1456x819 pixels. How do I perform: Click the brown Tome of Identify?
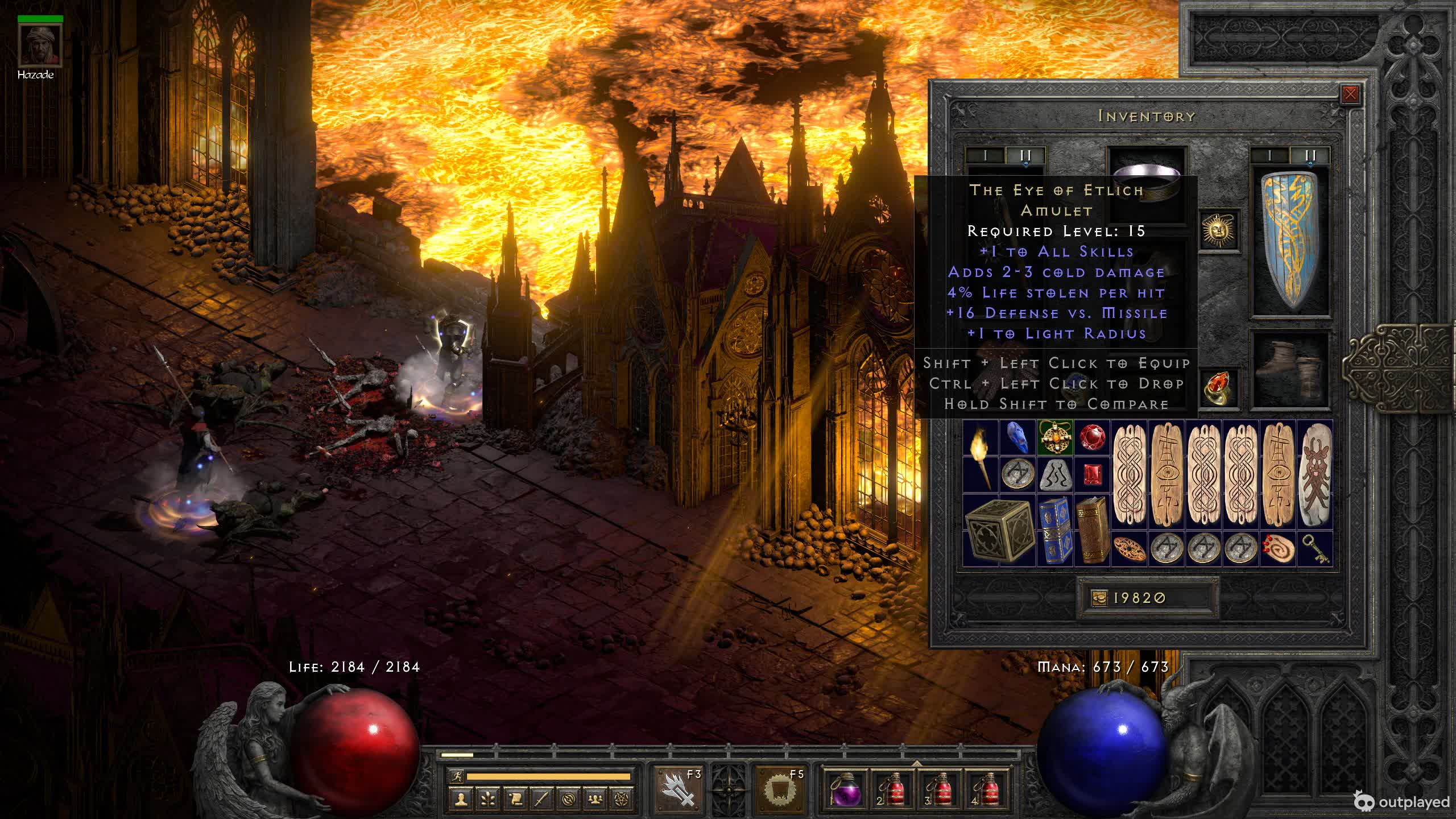1093,531
